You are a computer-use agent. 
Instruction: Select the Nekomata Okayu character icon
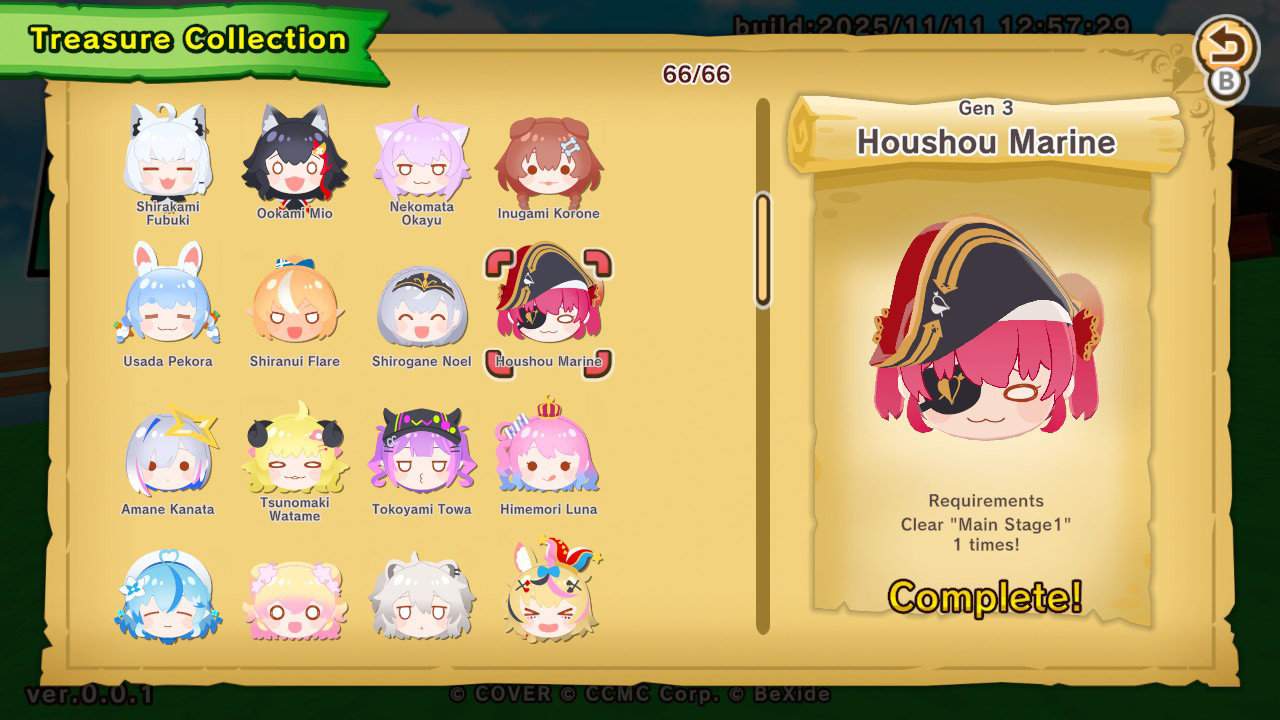click(x=421, y=155)
